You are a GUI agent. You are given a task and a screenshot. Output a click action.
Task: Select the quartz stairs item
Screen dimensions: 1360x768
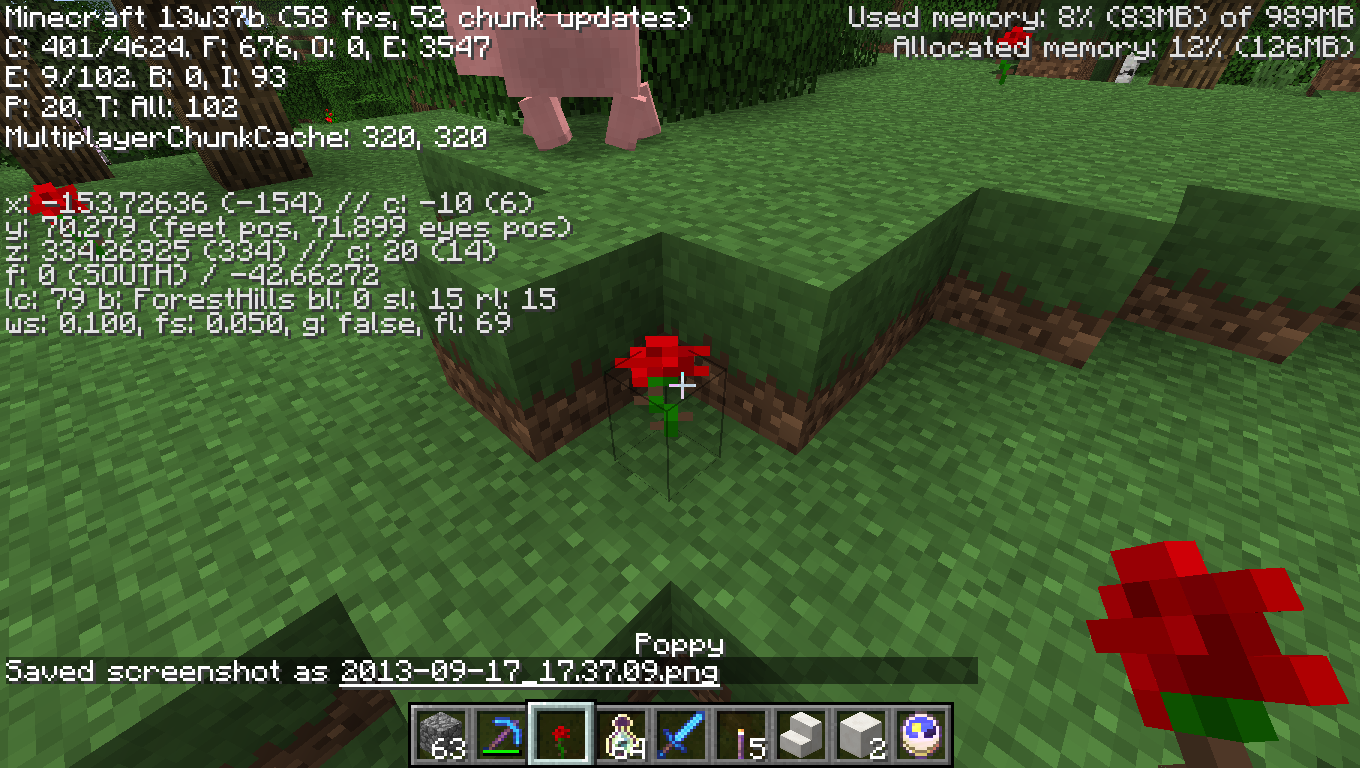[801, 733]
